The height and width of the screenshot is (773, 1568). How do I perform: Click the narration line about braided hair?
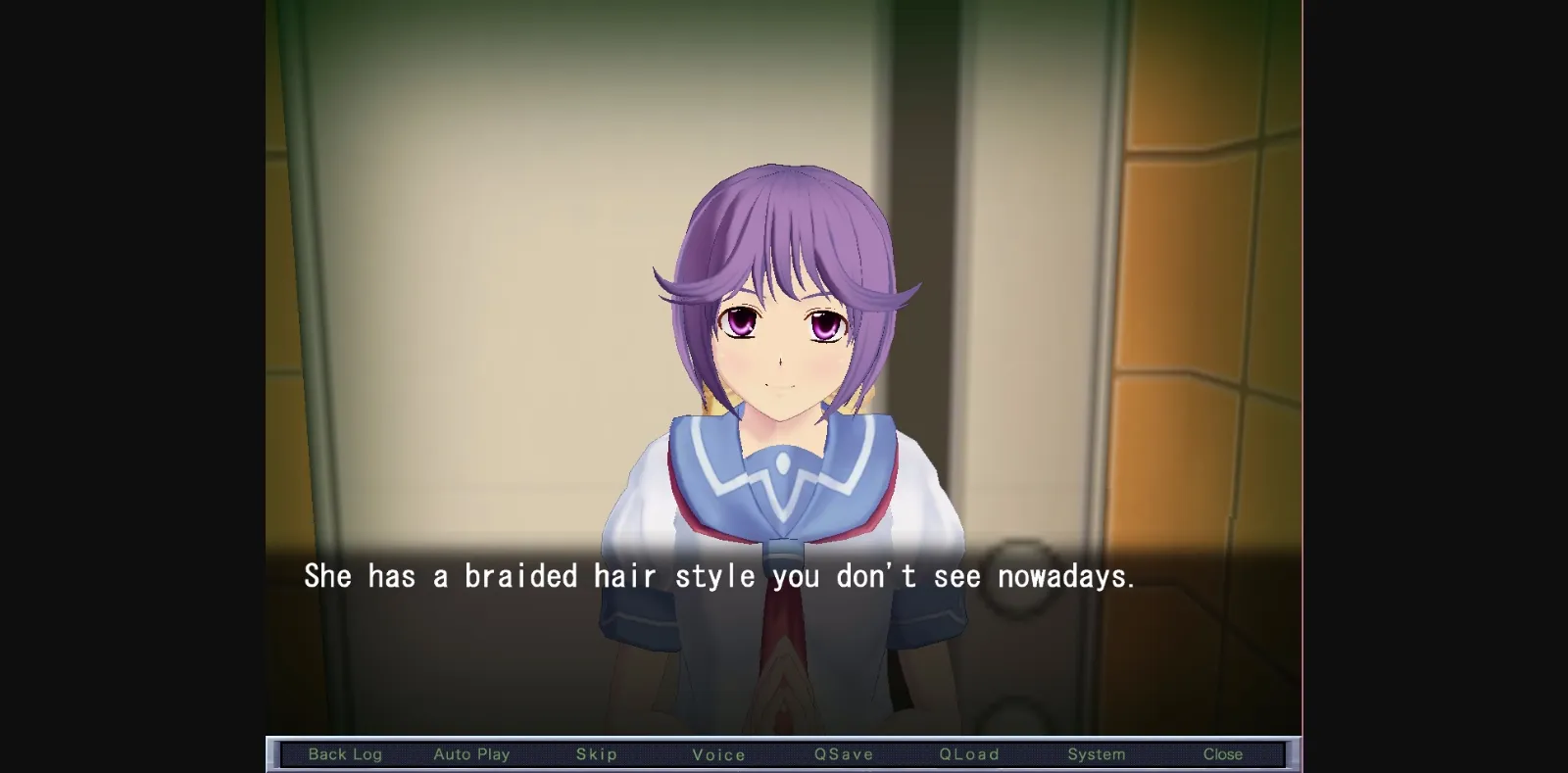[720, 576]
